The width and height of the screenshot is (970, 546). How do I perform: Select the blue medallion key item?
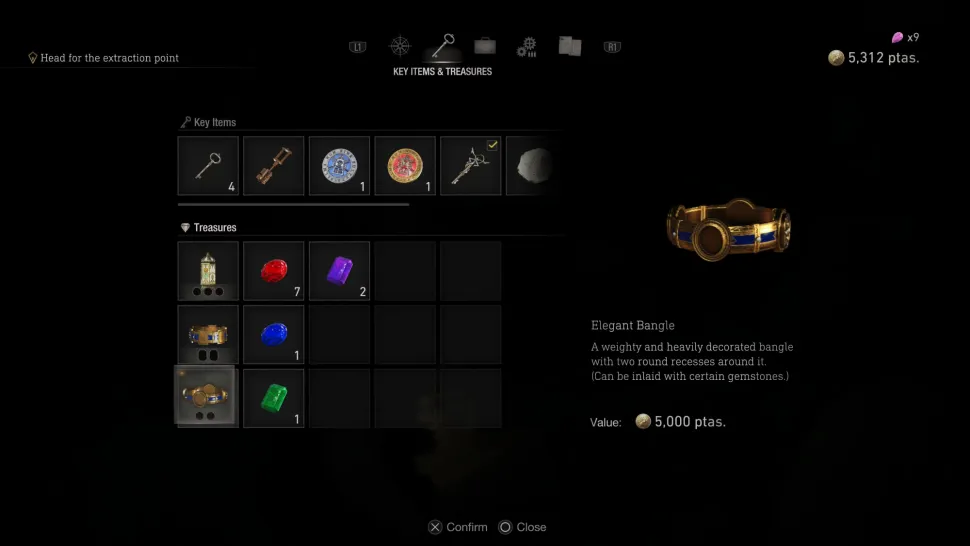click(339, 166)
